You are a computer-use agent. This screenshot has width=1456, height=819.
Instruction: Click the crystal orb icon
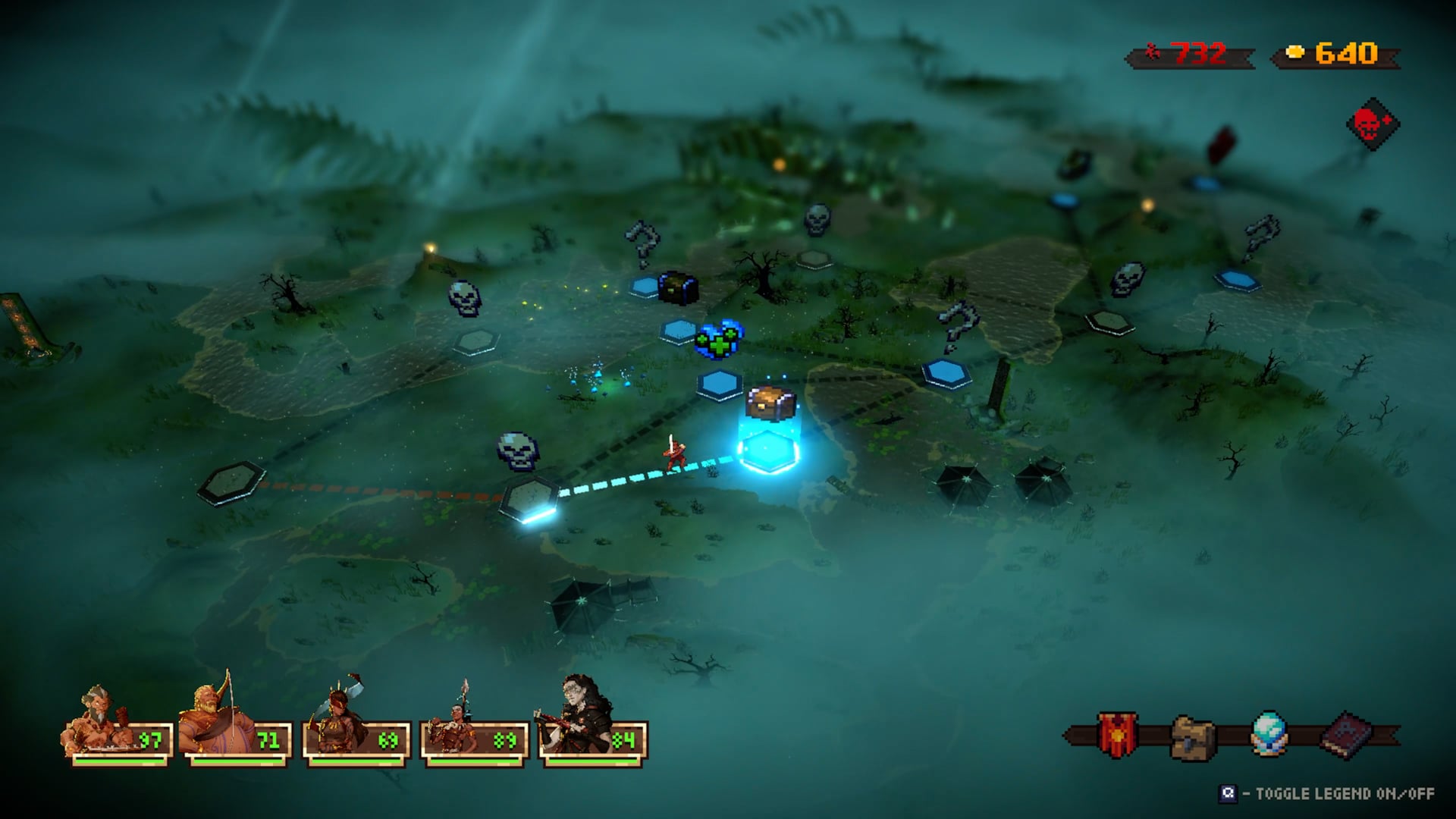pos(1269,733)
